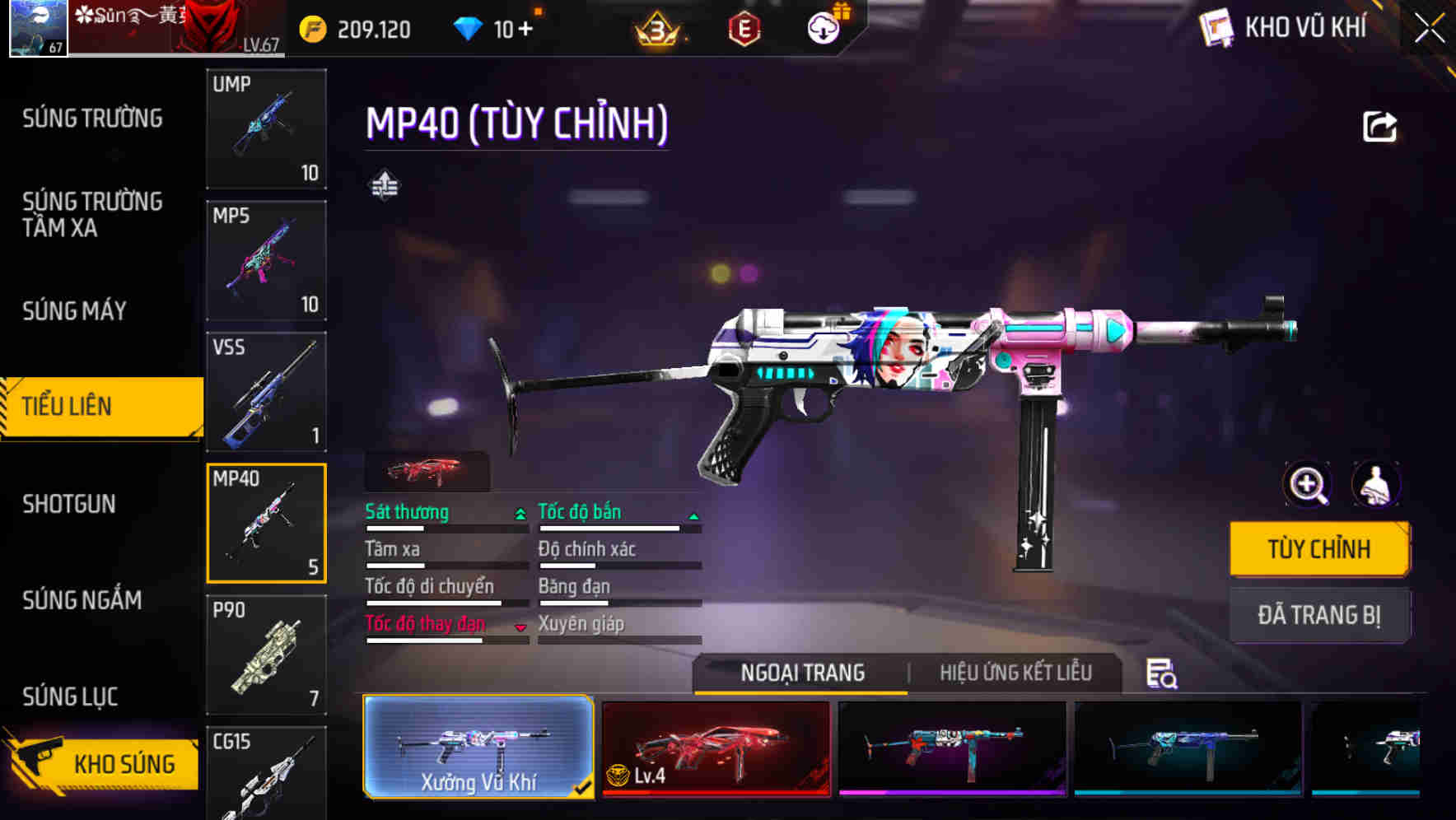Click green up arrow next to Sát thương

pyautogui.click(x=520, y=513)
